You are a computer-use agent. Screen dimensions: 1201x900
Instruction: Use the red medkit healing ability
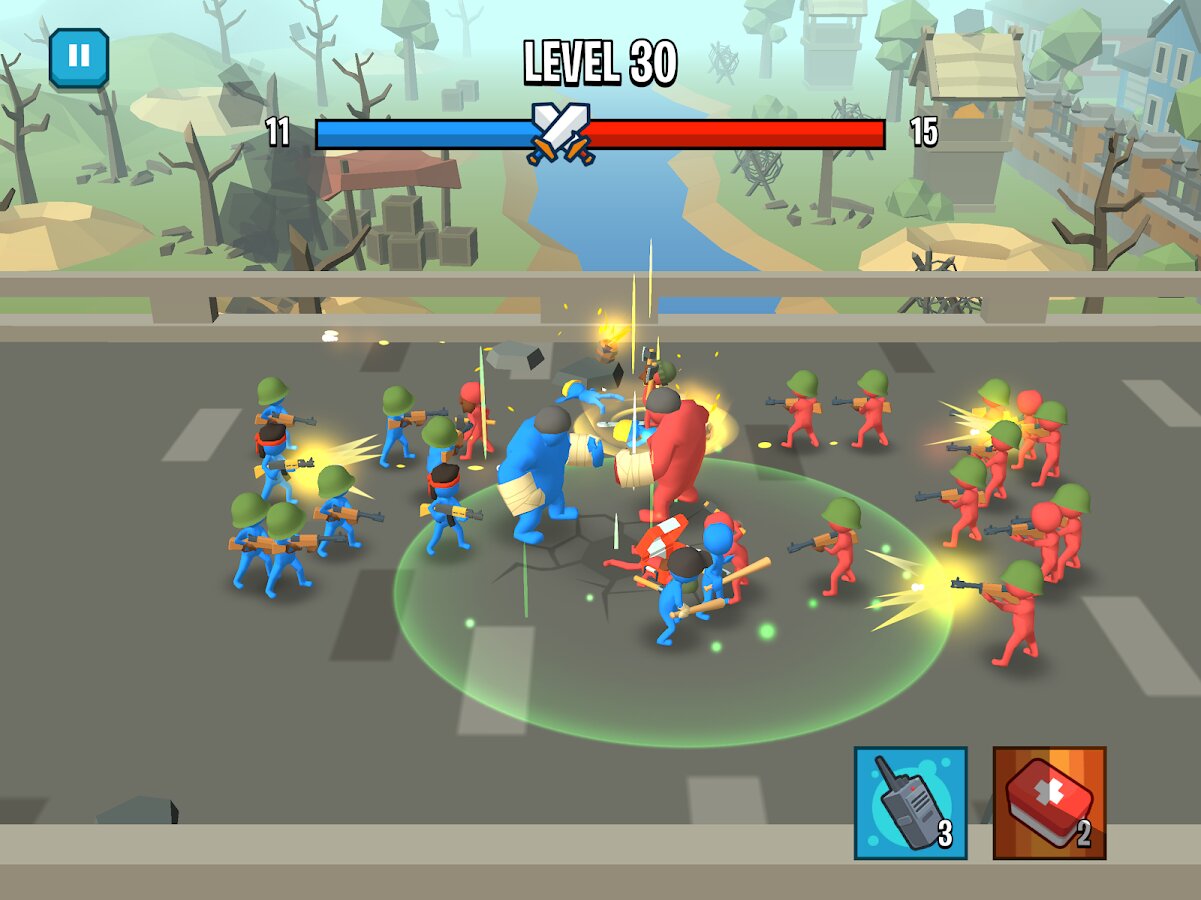click(x=1049, y=803)
